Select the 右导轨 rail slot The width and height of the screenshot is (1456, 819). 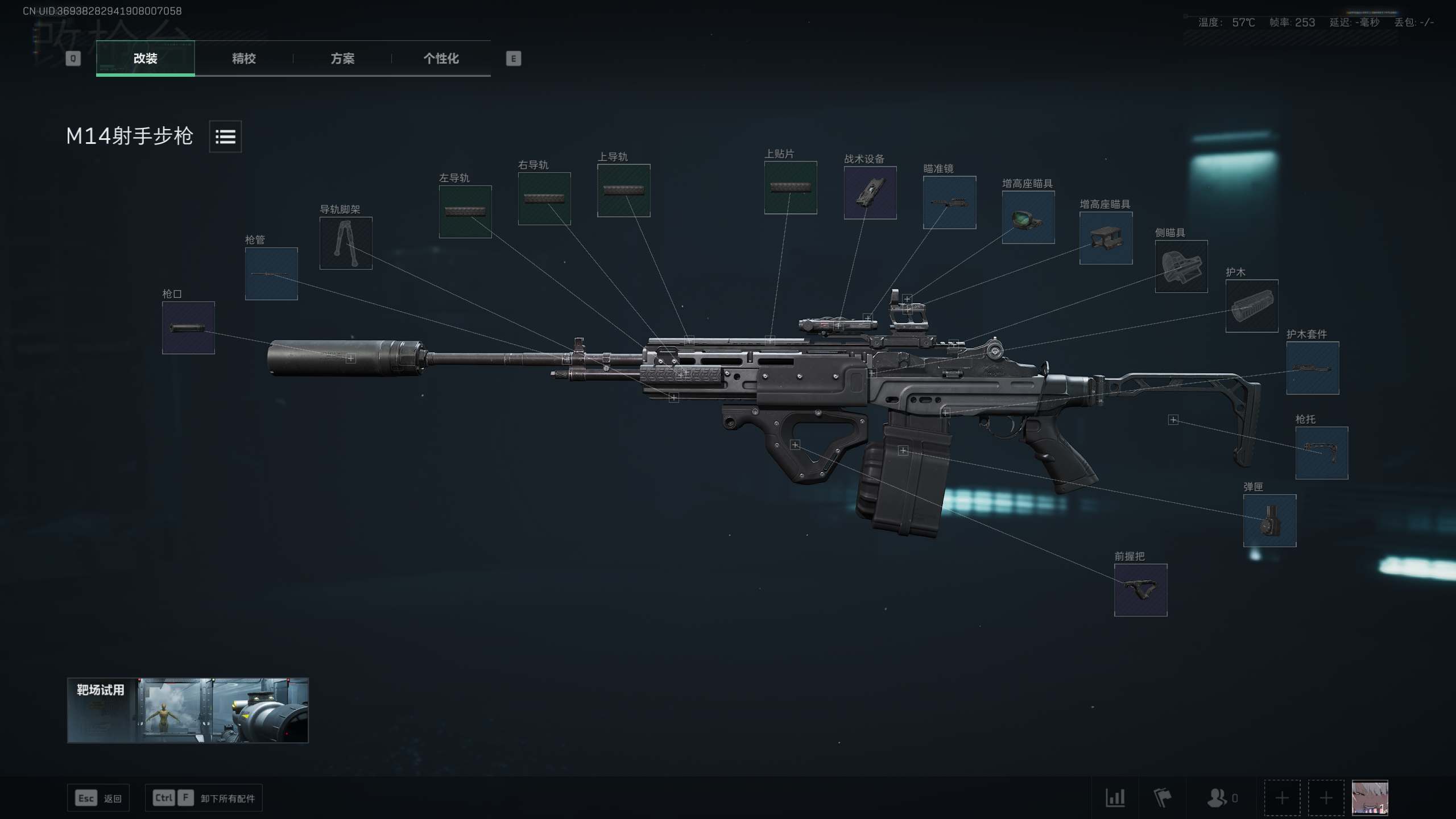[x=544, y=198]
